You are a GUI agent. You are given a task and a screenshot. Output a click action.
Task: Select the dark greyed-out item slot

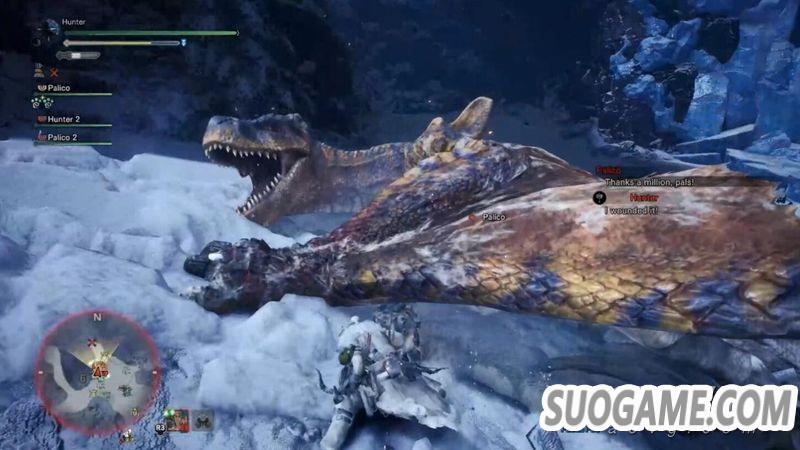(x=204, y=421)
